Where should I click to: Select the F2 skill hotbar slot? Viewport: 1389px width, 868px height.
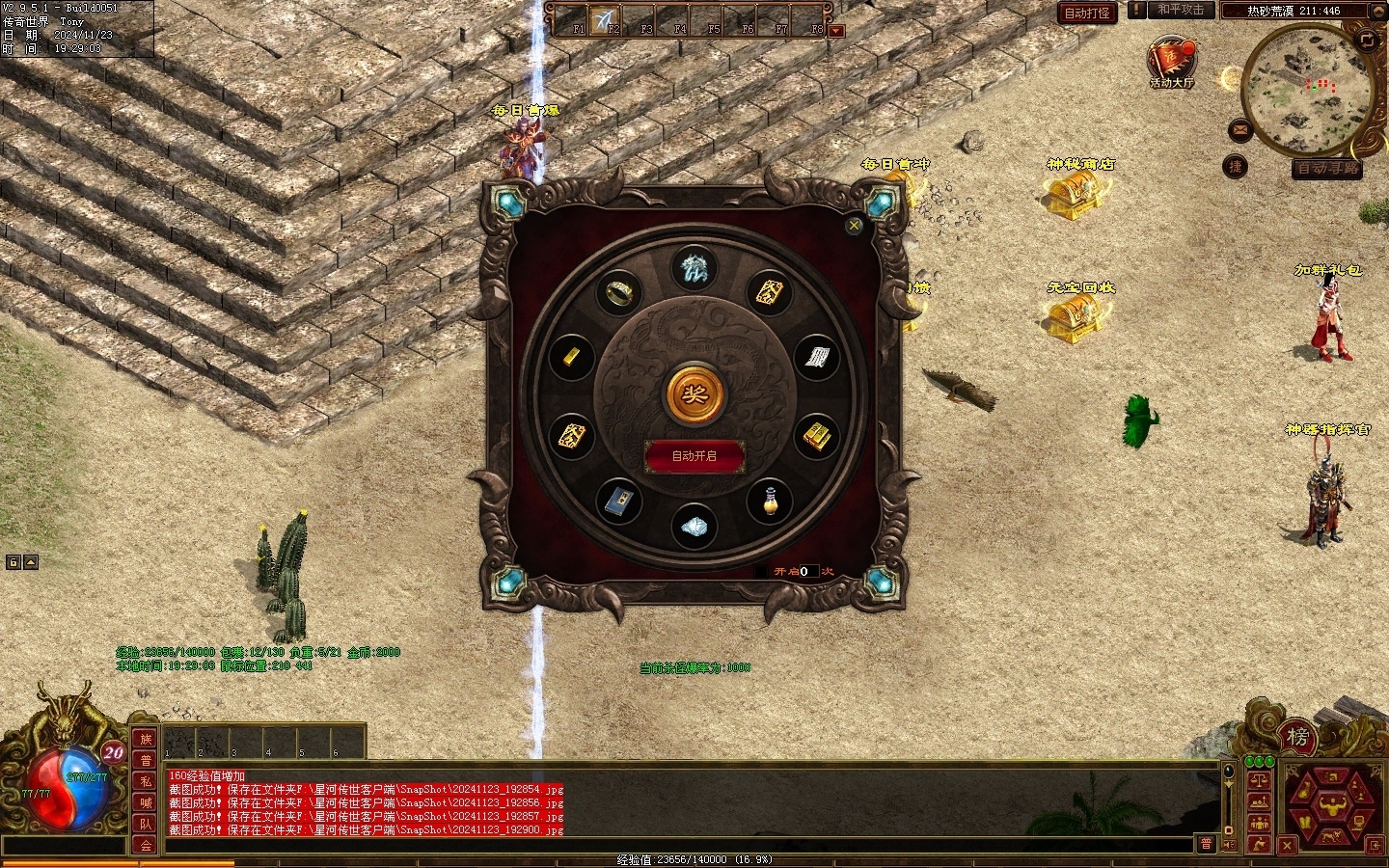coord(607,20)
